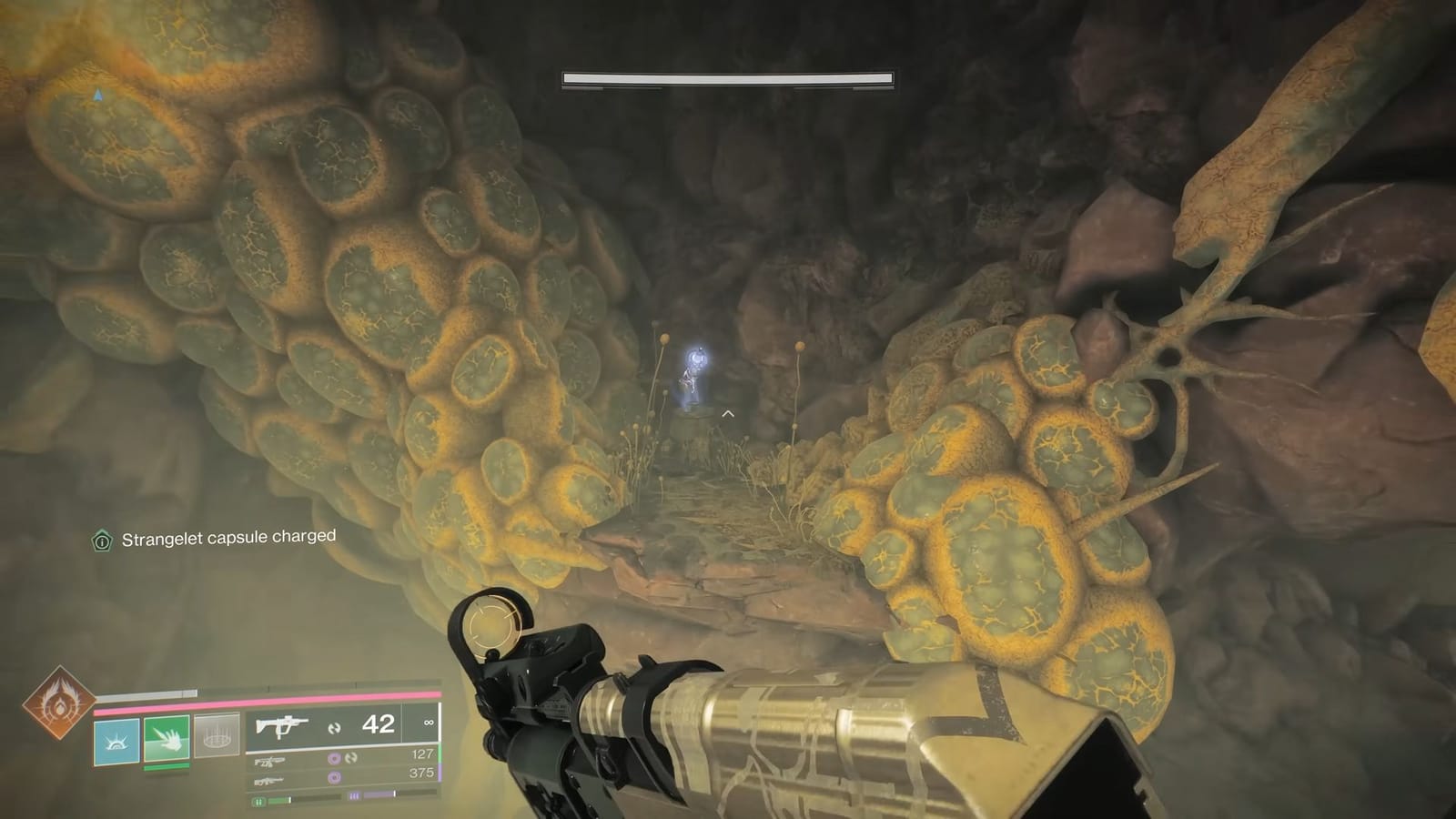Click the infinity ammo reserve symbol
Viewport: 1456px width, 819px height.
point(429,723)
